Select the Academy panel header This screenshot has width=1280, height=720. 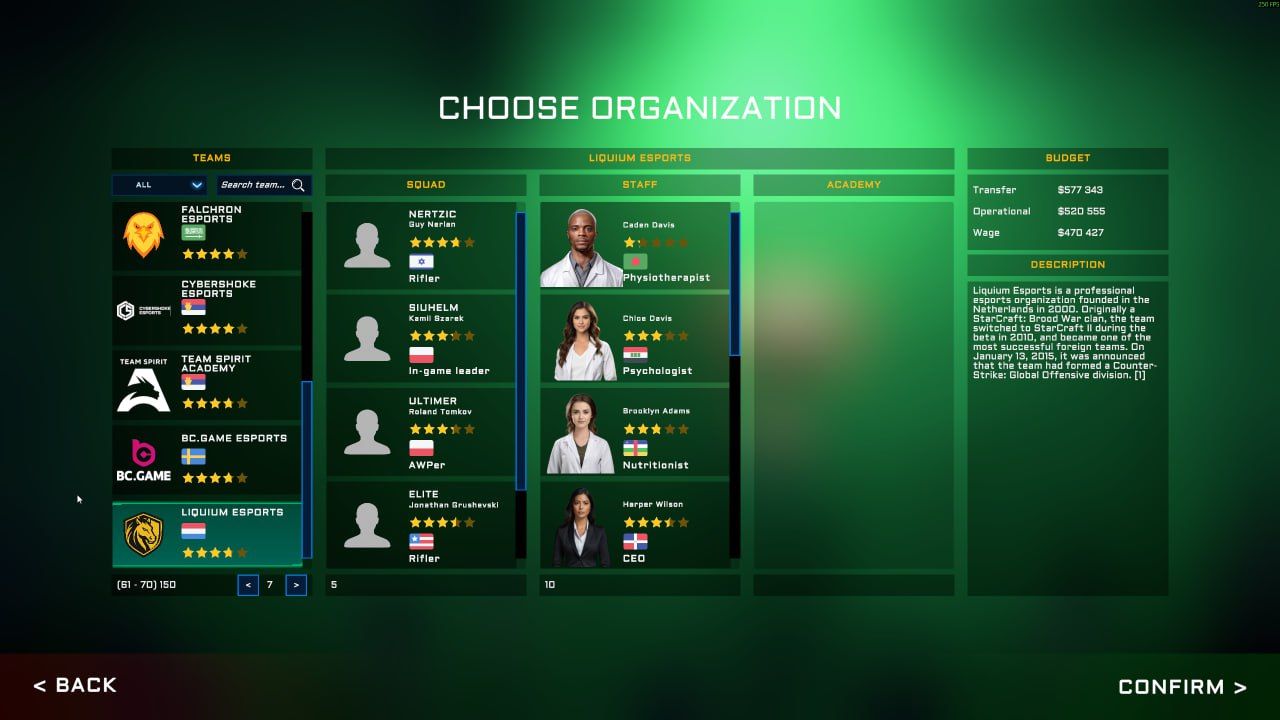[853, 184]
